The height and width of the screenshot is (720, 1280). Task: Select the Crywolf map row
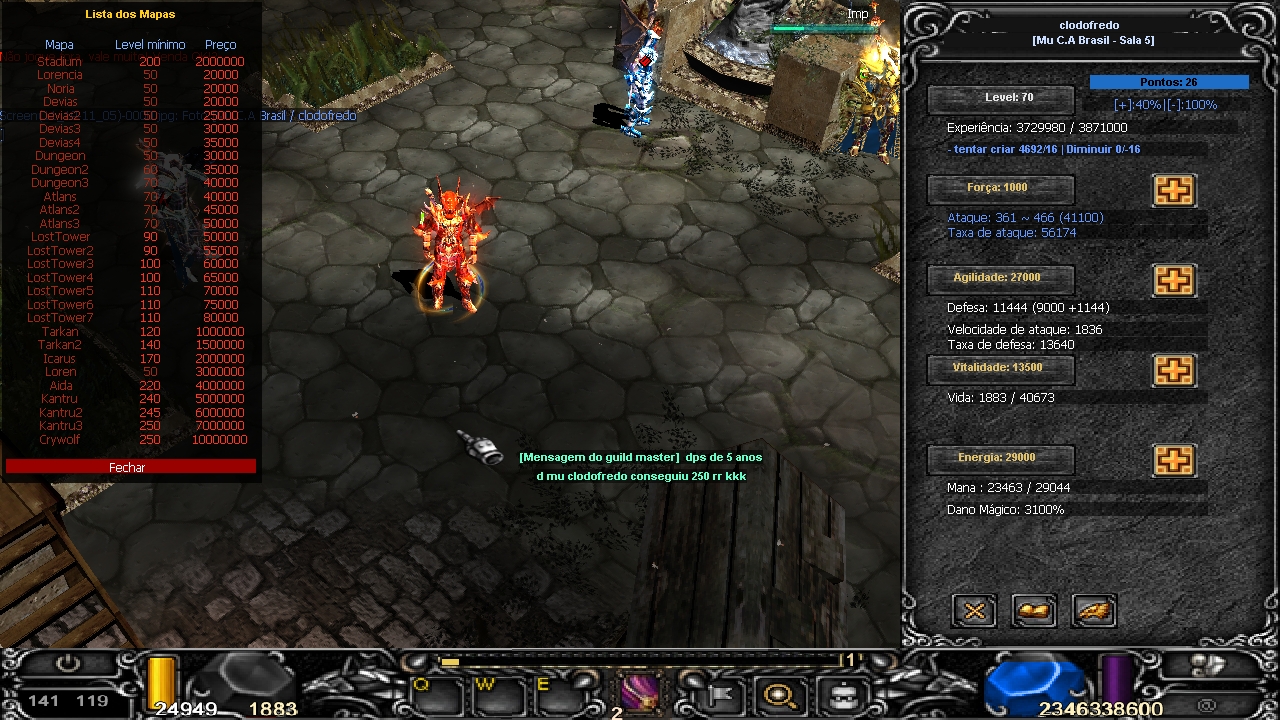coord(60,440)
